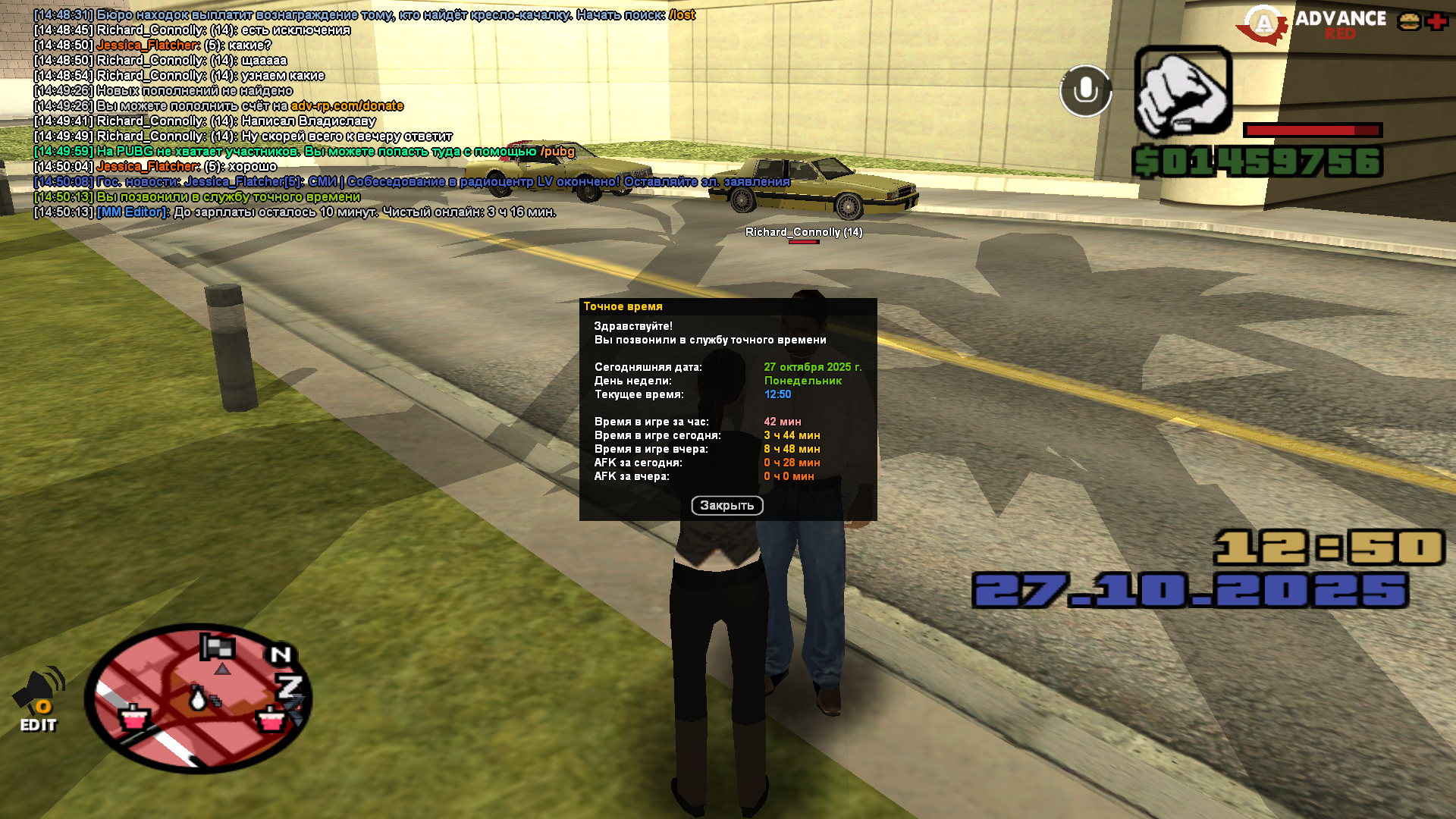Toggle the voice chat microphone

[1085, 91]
